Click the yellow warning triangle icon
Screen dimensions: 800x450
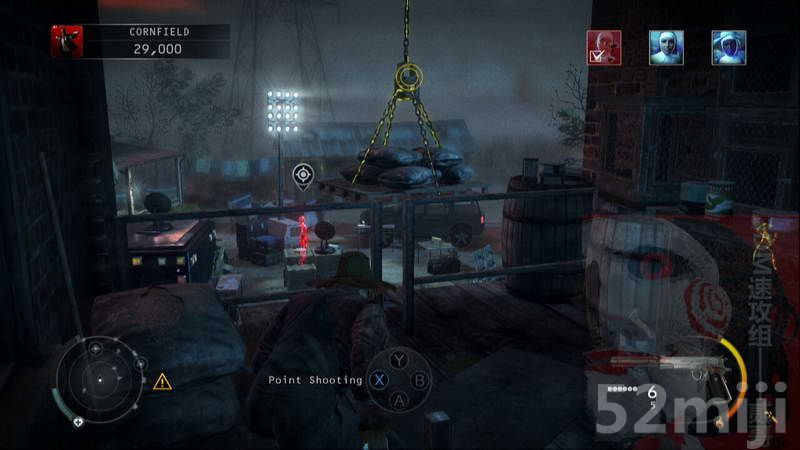point(162,381)
